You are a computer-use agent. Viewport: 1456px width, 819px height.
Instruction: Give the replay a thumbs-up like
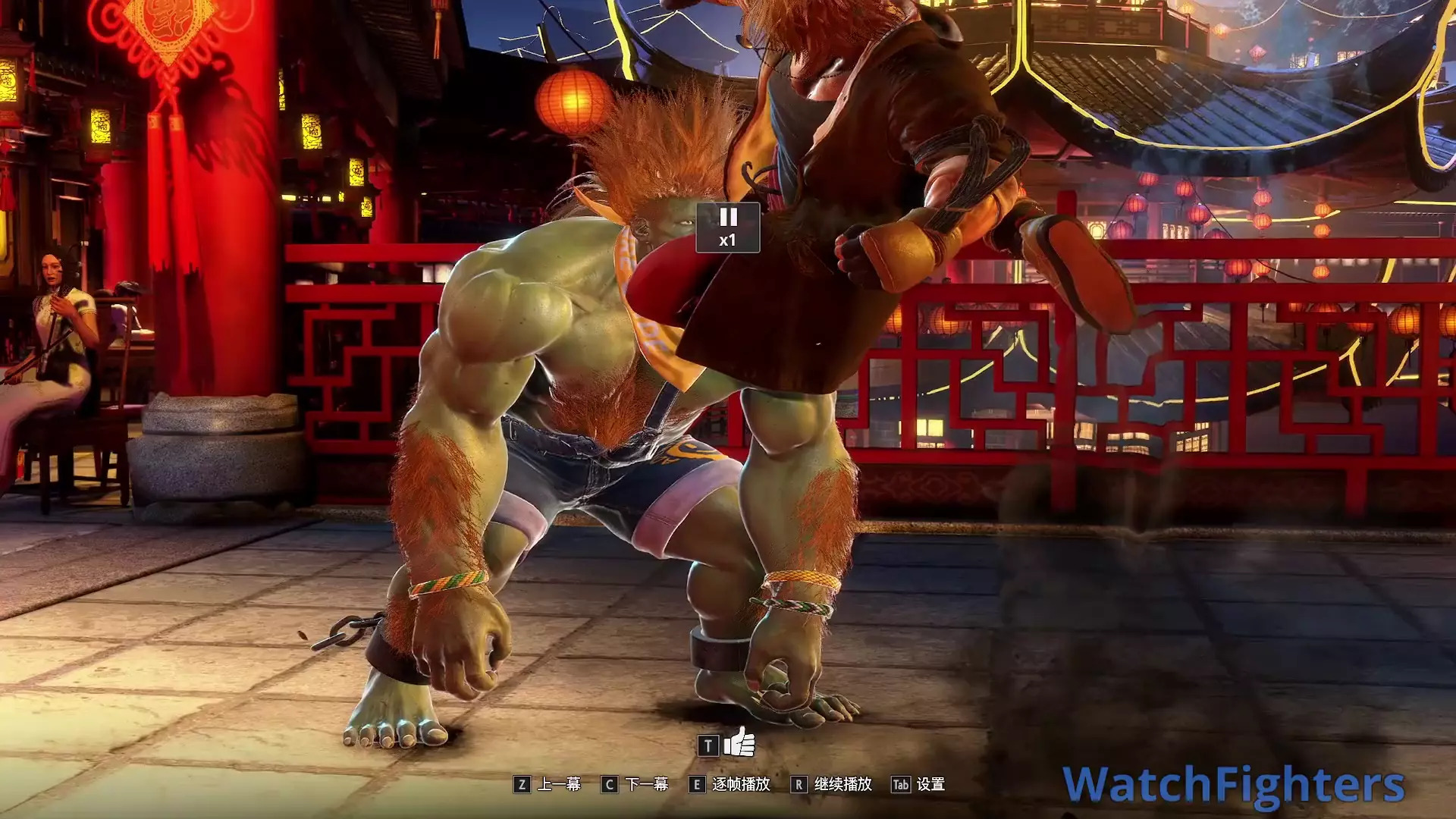pos(739,743)
